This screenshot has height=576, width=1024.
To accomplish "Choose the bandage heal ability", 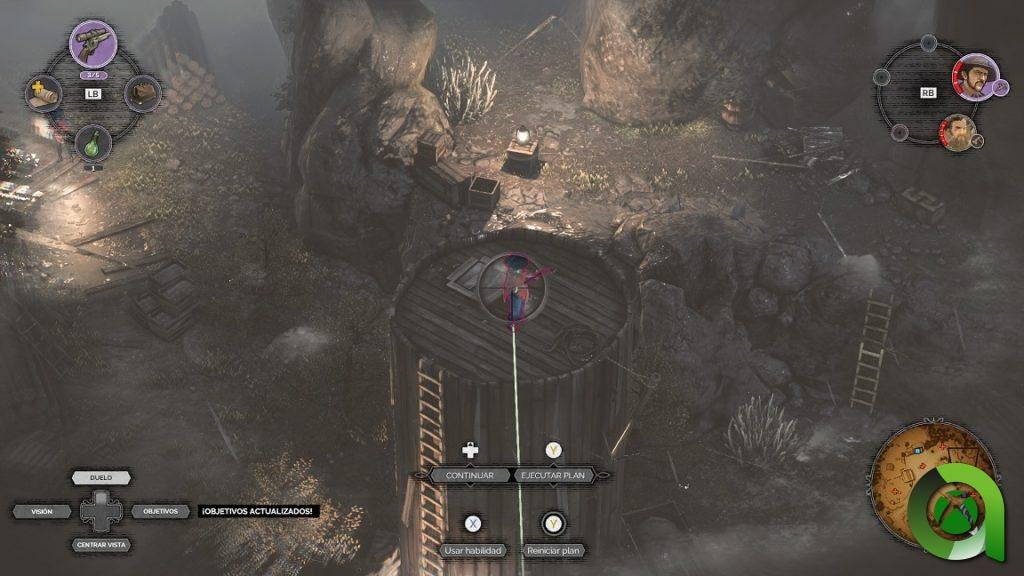I will tap(43, 93).
